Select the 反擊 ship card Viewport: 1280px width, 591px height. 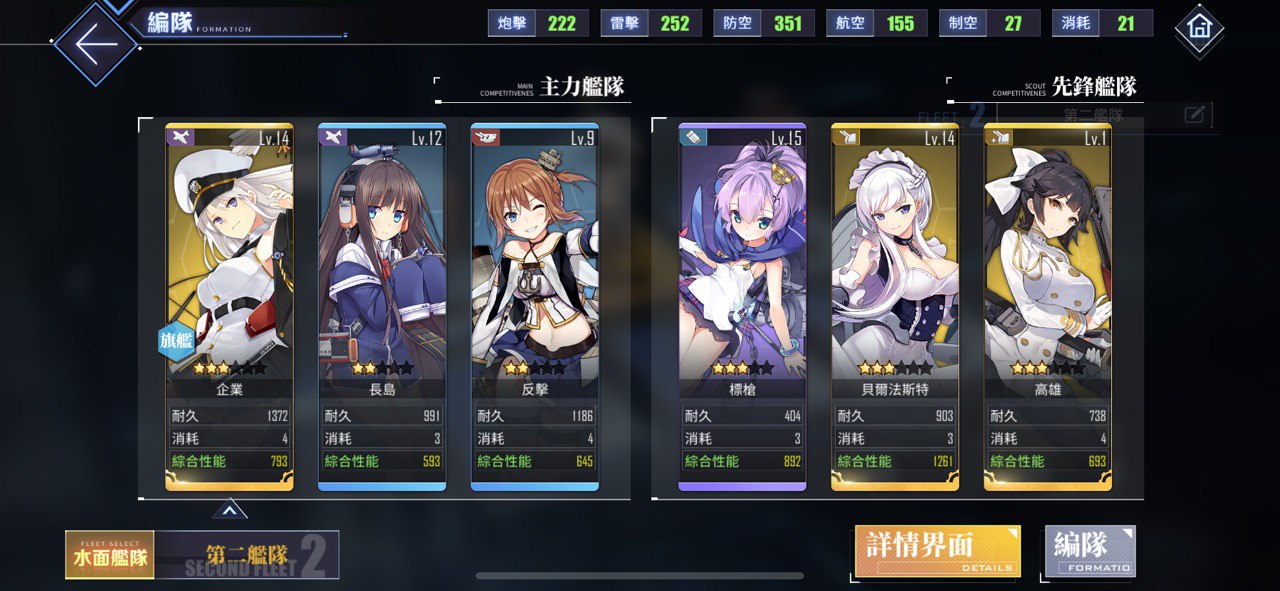coord(535,300)
